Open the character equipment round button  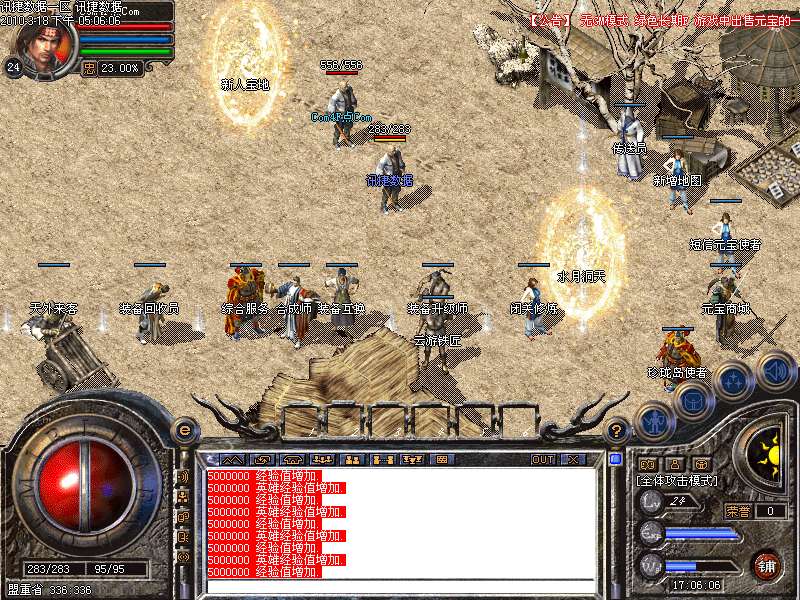click(x=652, y=421)
